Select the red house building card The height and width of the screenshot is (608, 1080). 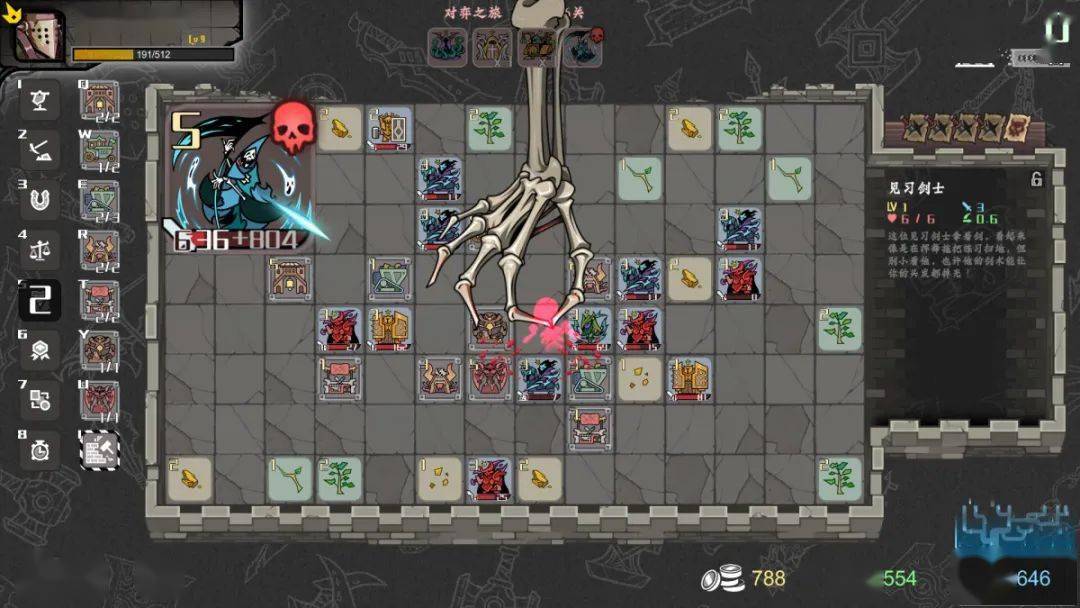(x=99, y=100)
